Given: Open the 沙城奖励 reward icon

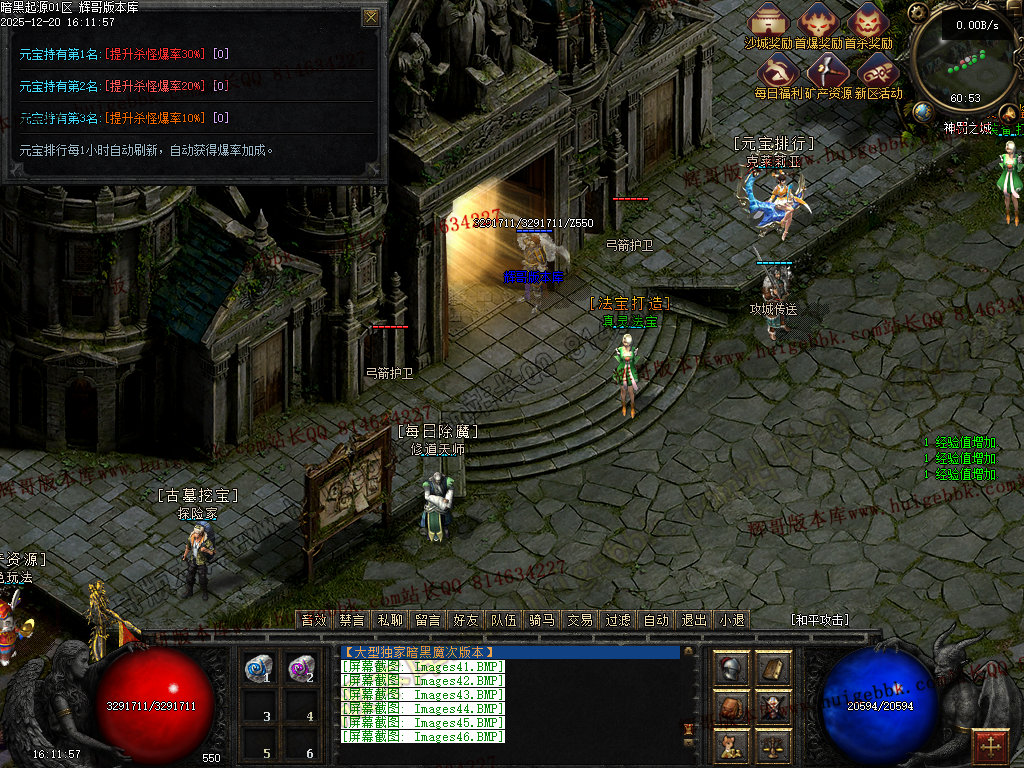Looking at the screenshot, I should (769, 21).
